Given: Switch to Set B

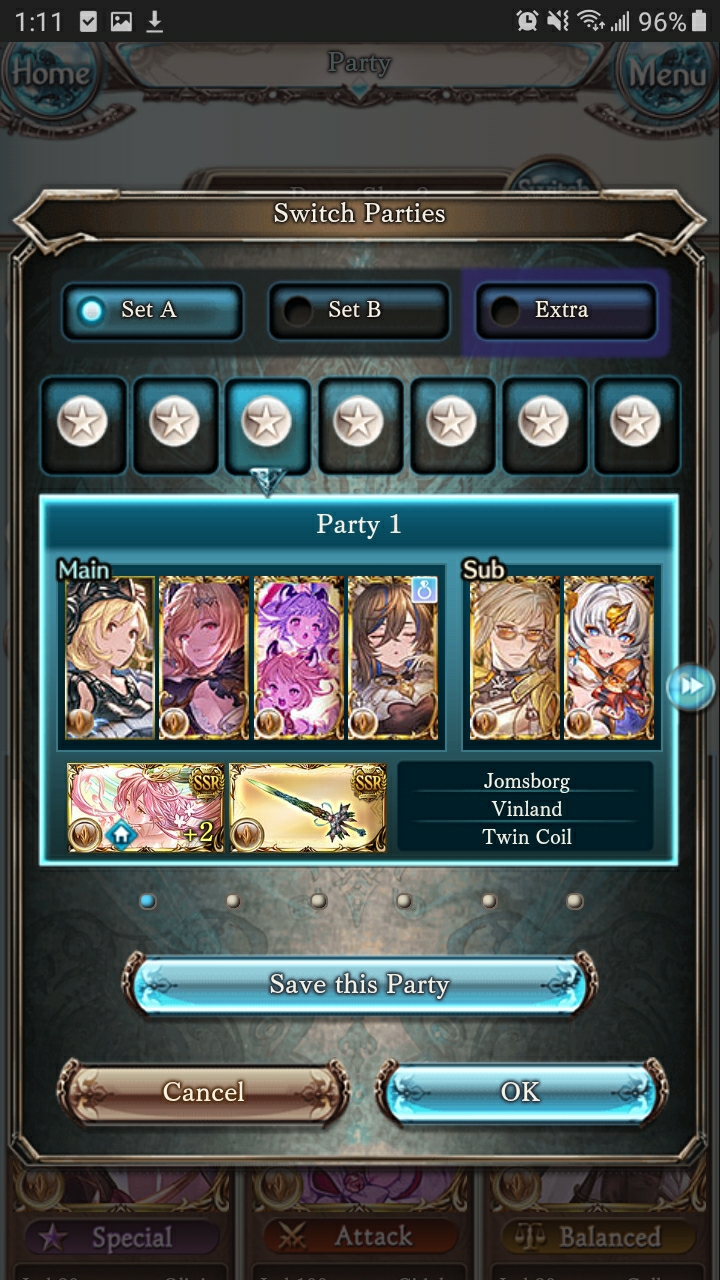Looking at the screenshot, I should point(358,310).
